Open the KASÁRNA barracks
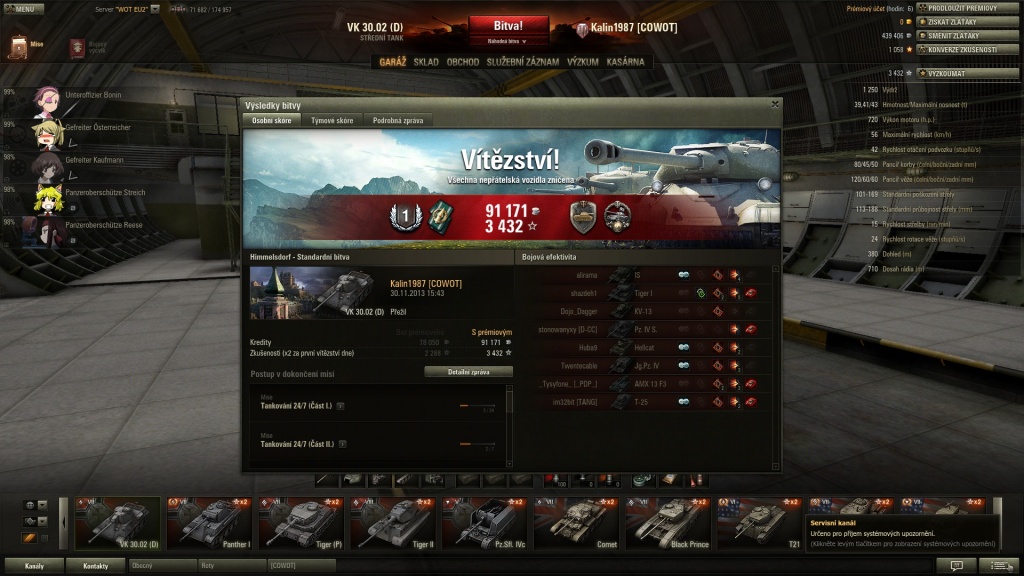Viewport: 1024px width, 576px height. 626,62
